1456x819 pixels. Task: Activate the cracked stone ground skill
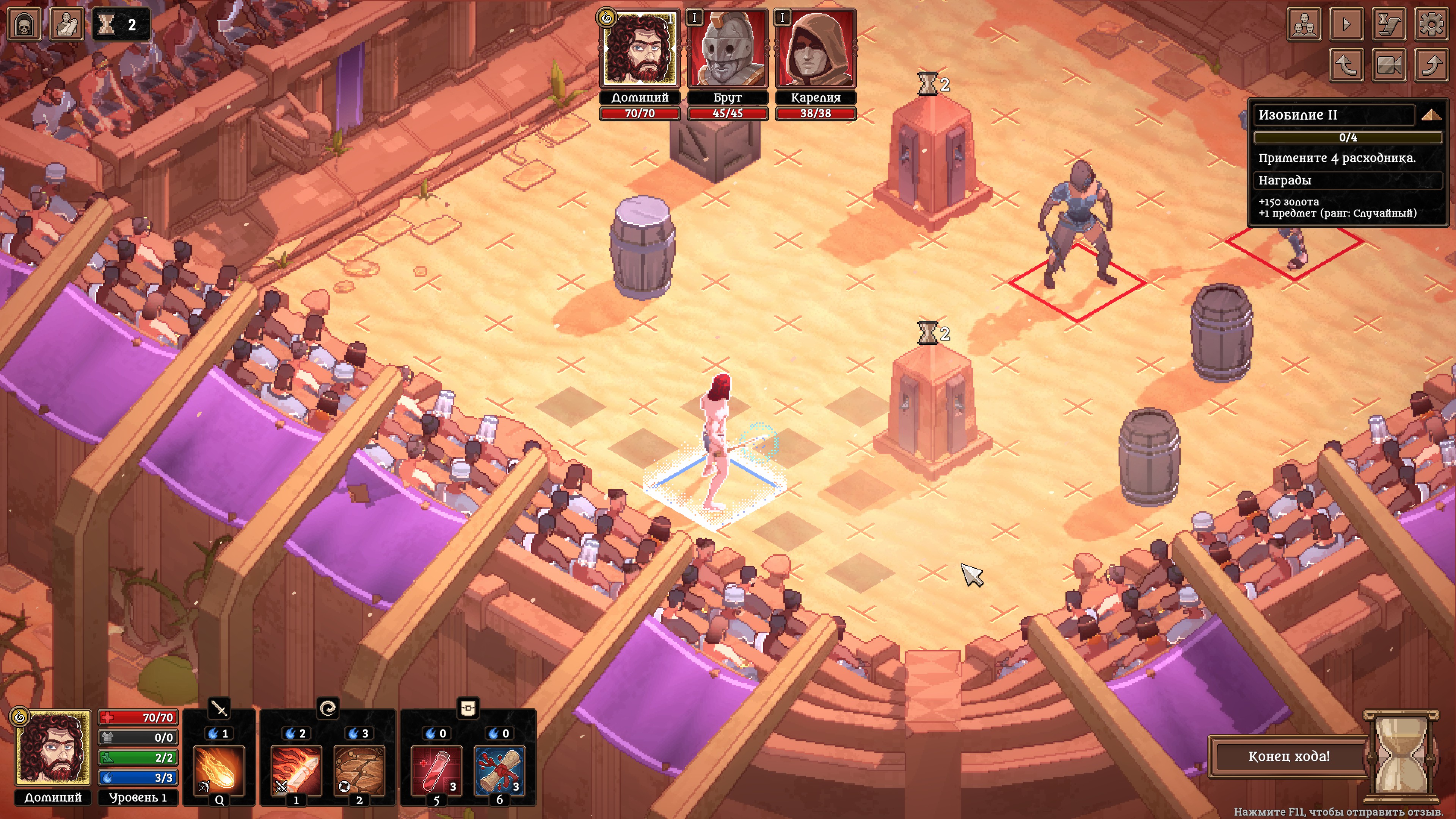pos(359,770)
